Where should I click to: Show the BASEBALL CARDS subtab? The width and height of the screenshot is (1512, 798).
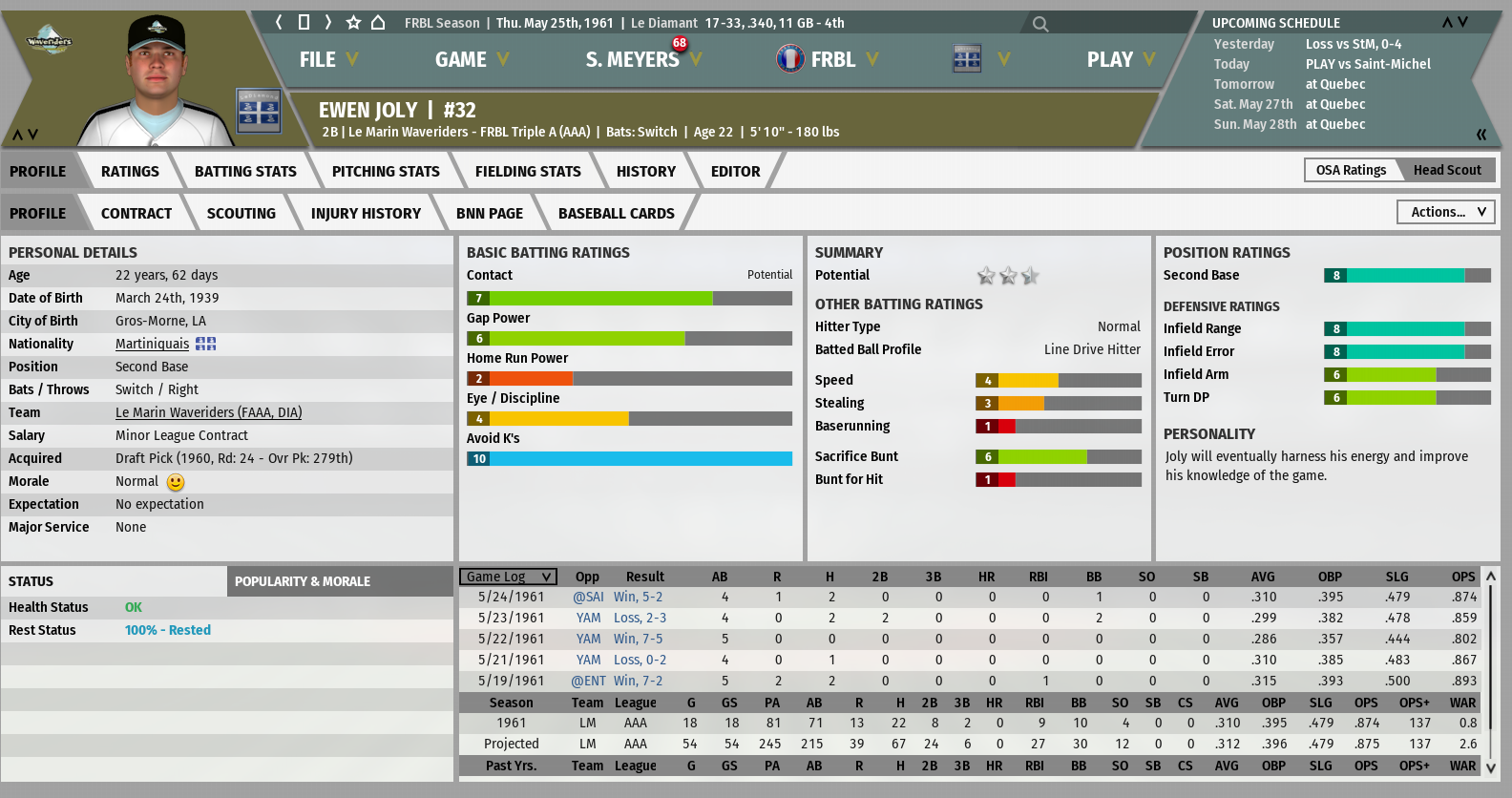(x=616, y=214)
